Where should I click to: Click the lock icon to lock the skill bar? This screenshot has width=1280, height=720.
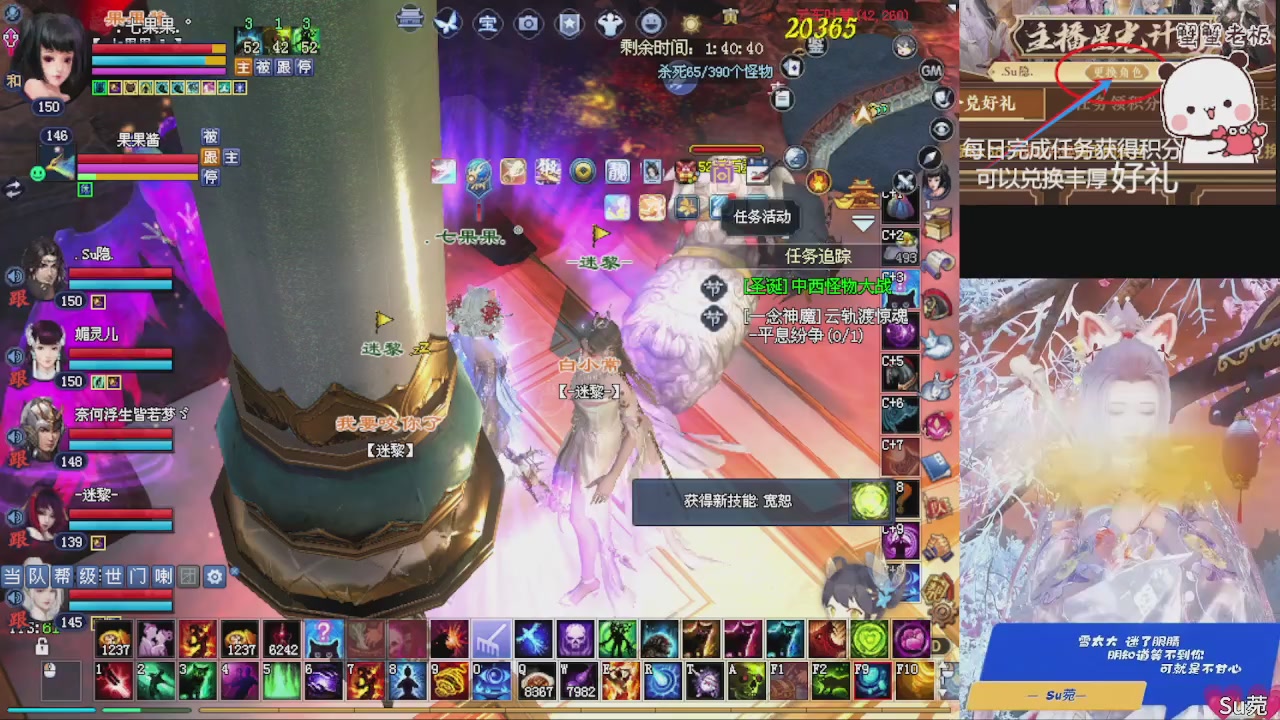click(x=43, y=648)
